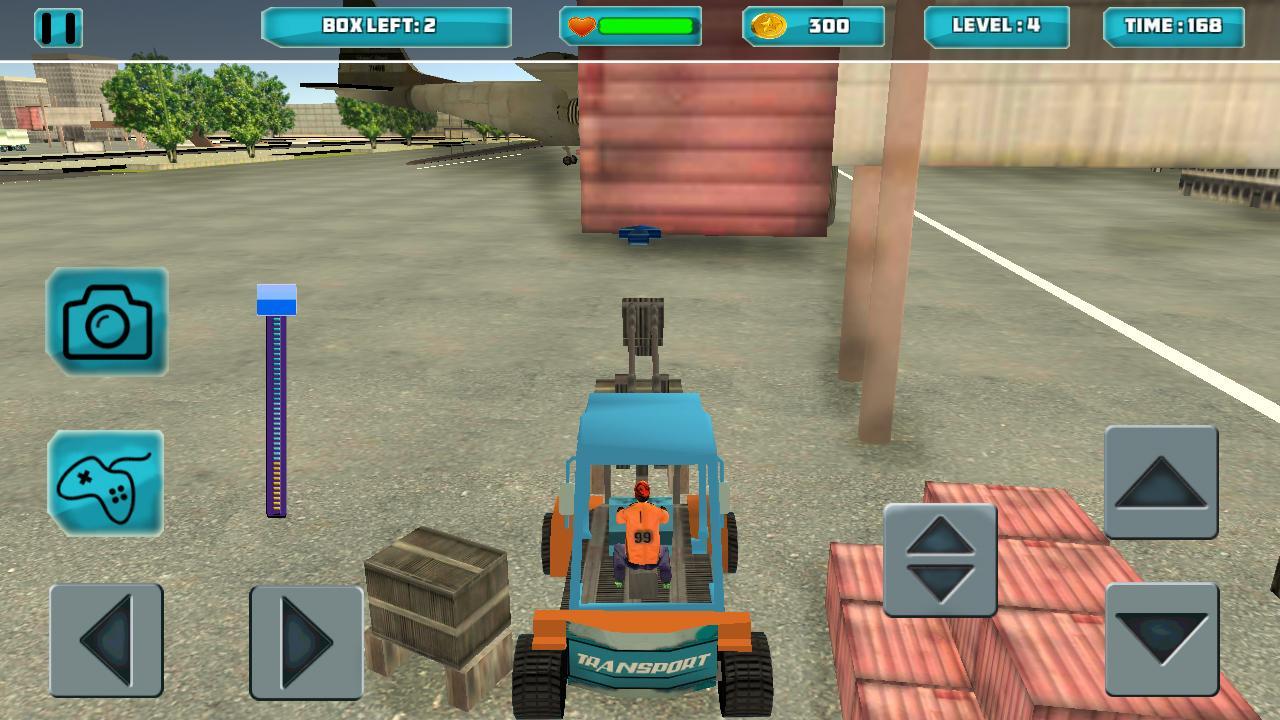Screen dimensions: 1280x720
Task: Toggle the pause state of the game
Action: (58, 27)
